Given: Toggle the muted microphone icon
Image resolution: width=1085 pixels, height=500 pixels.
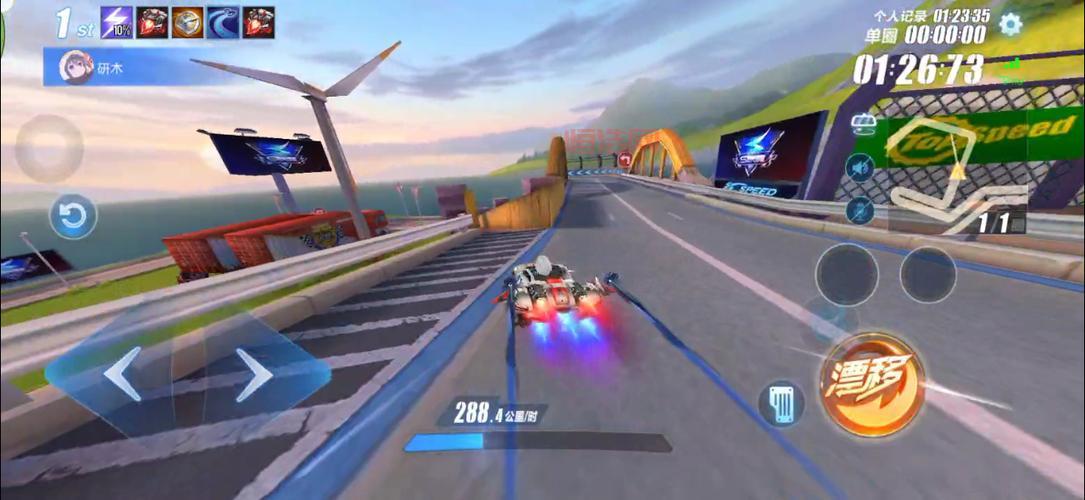Looking at the screenshot, I should (x=859, y=210).
